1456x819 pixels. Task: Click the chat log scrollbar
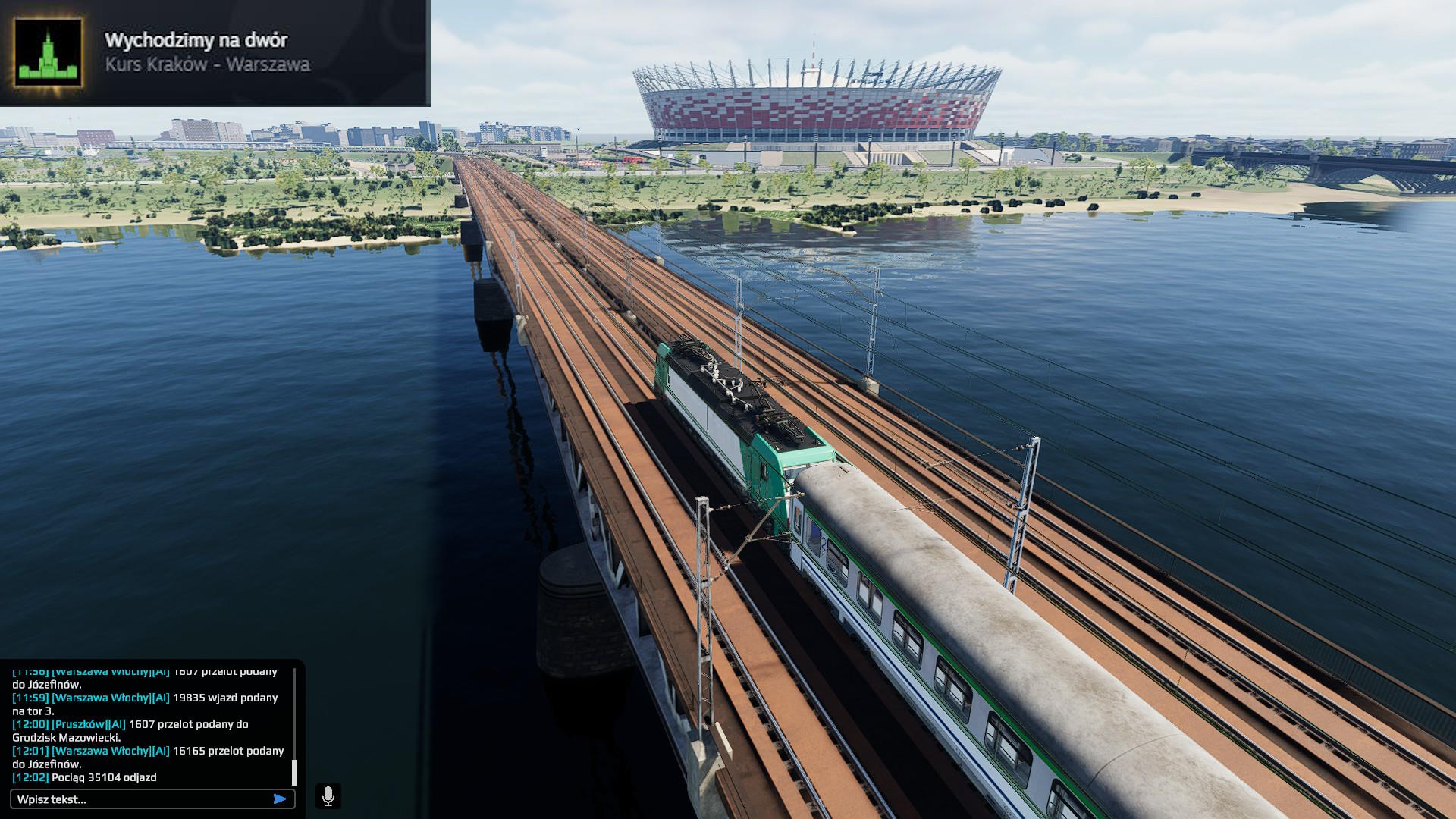(294, 770)
